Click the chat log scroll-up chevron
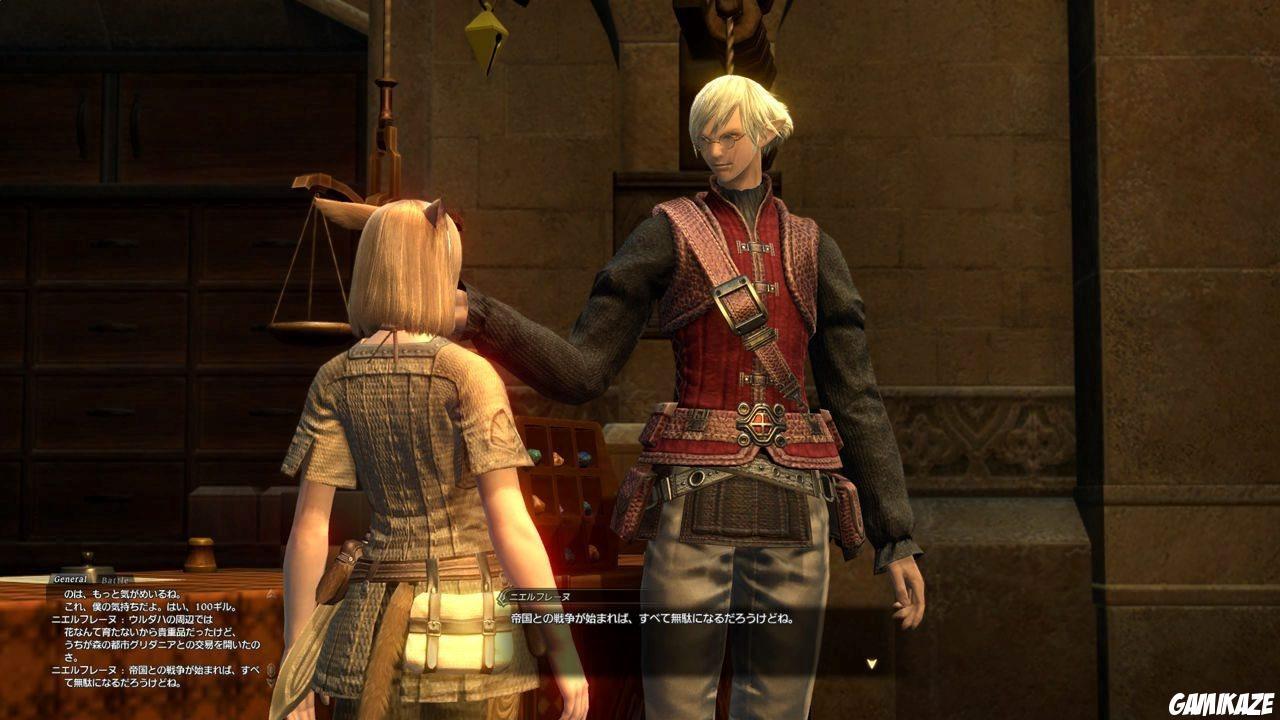1280x720 pixels. point(270,594)
